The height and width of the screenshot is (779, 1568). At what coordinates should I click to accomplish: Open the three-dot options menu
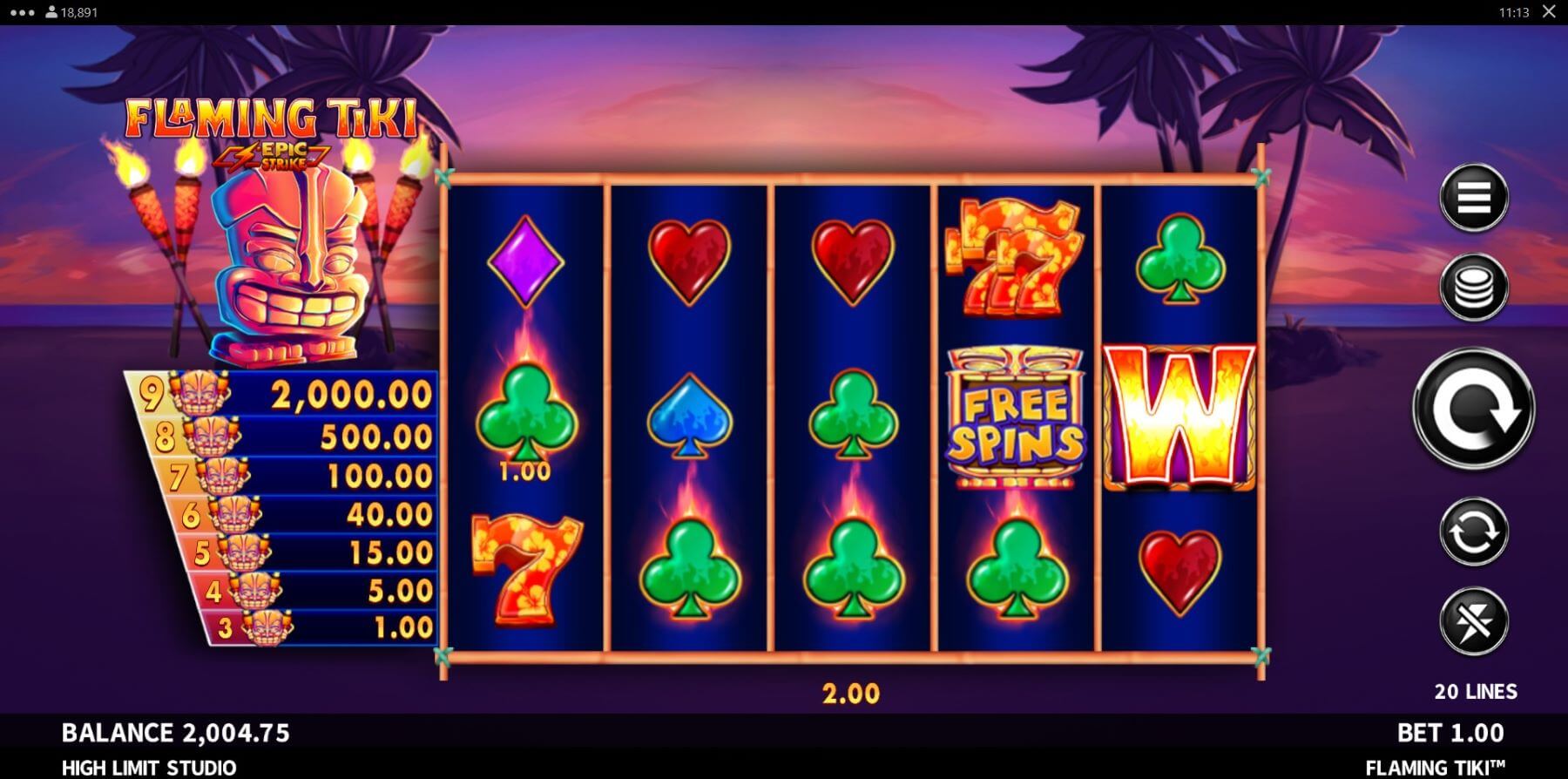click(23, 12)
